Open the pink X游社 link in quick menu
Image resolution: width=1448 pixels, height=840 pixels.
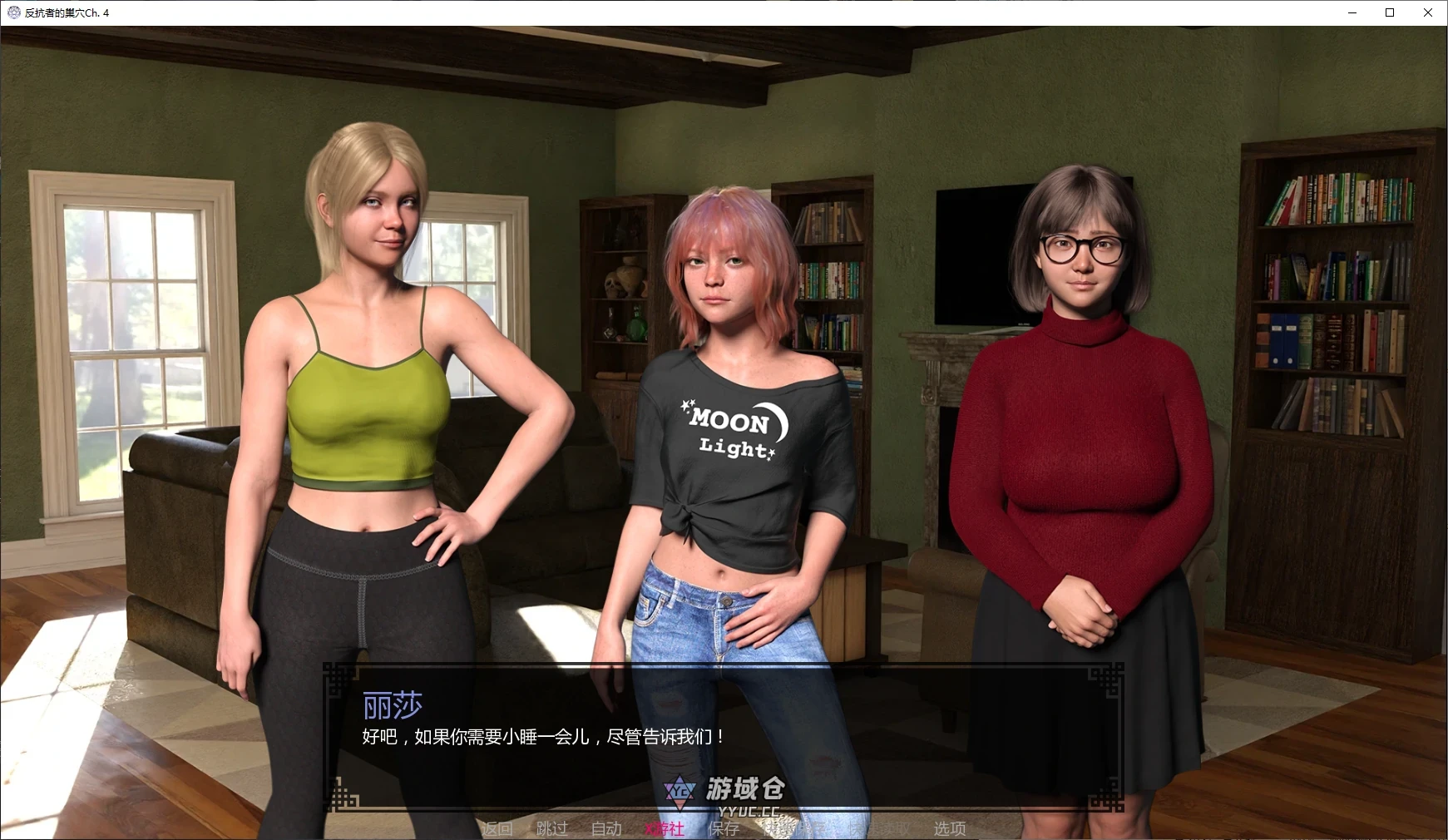click(663, 828)
